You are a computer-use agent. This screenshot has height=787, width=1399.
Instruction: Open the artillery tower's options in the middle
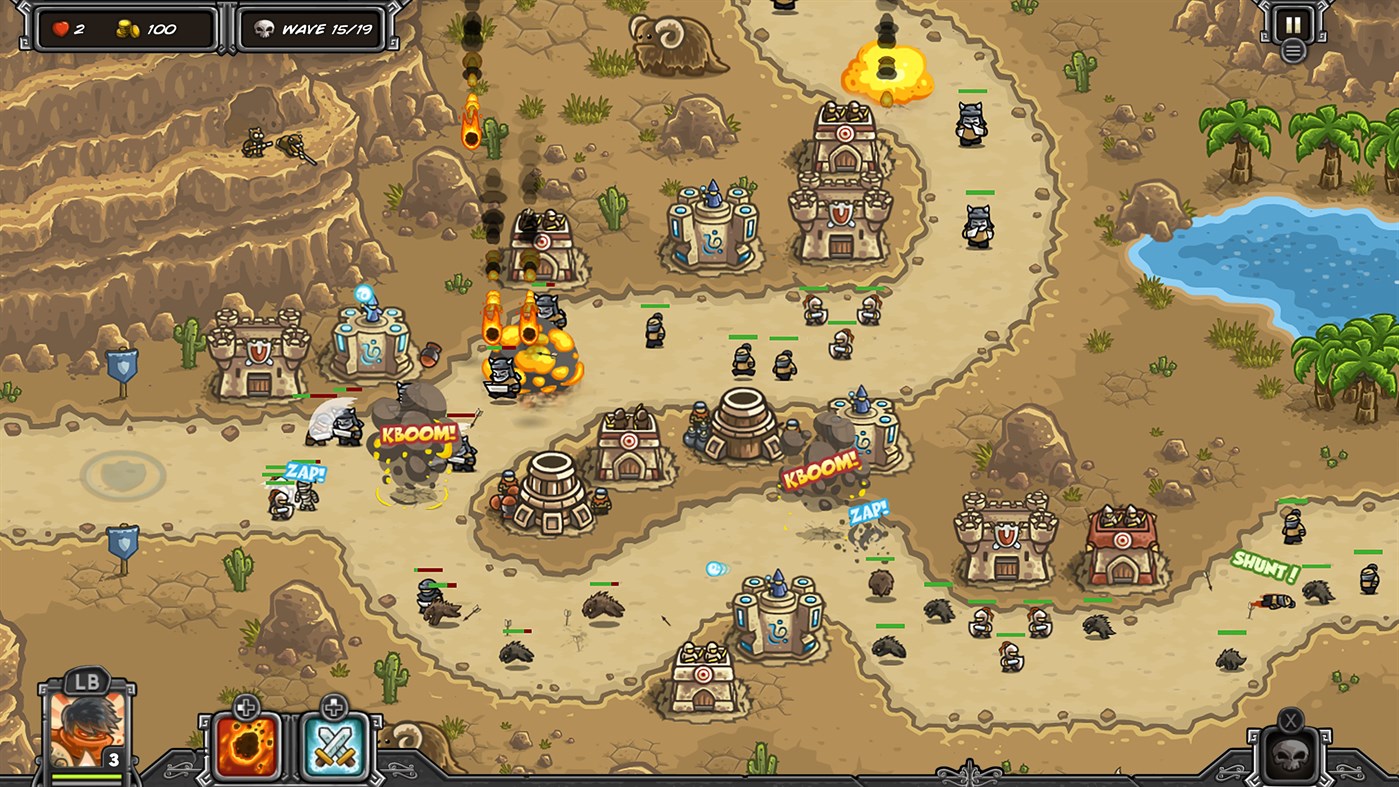(x=740, y=430)
